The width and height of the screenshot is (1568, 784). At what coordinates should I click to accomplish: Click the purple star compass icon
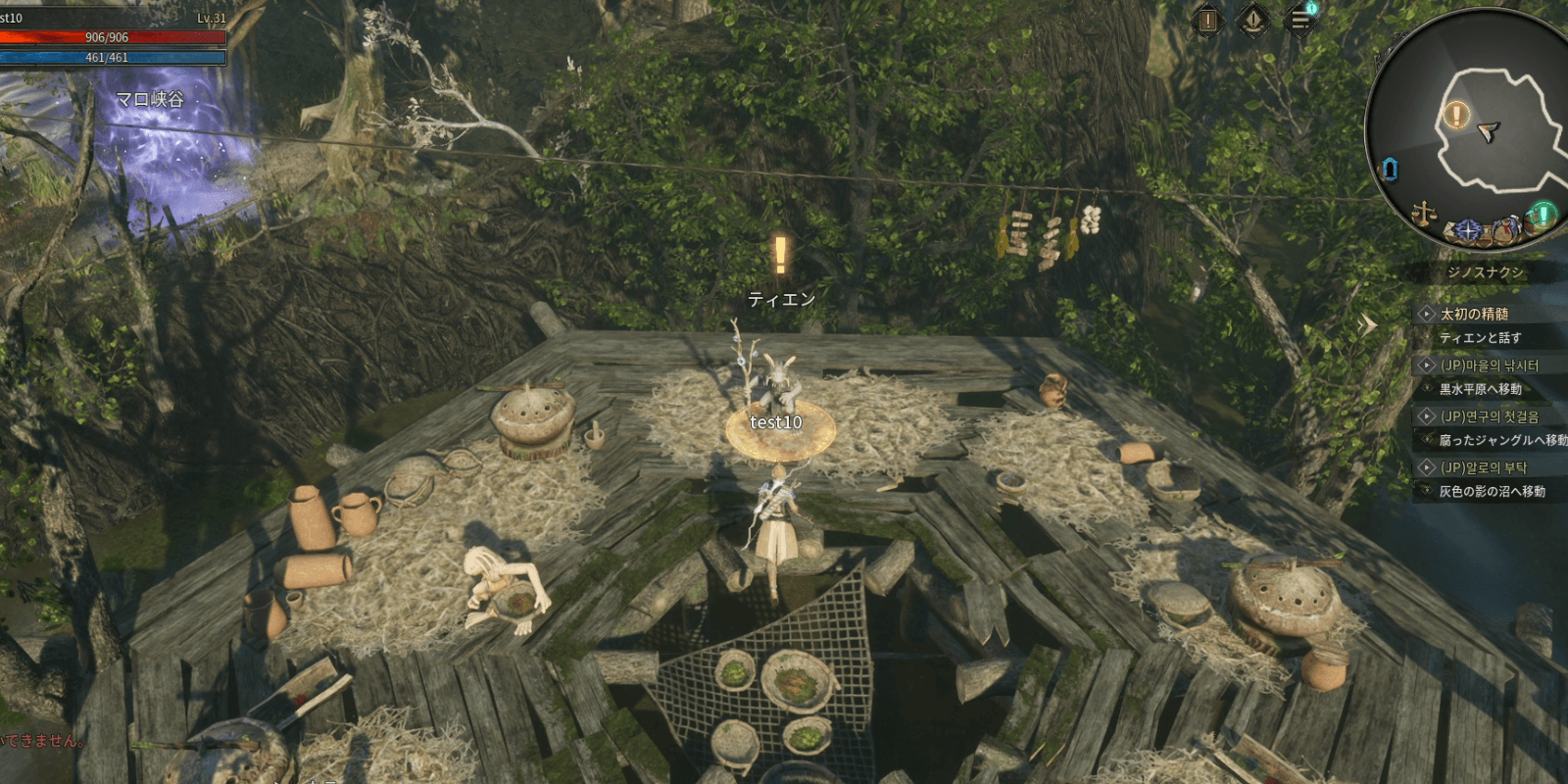pyautogui.click(x=1468, y=230)
